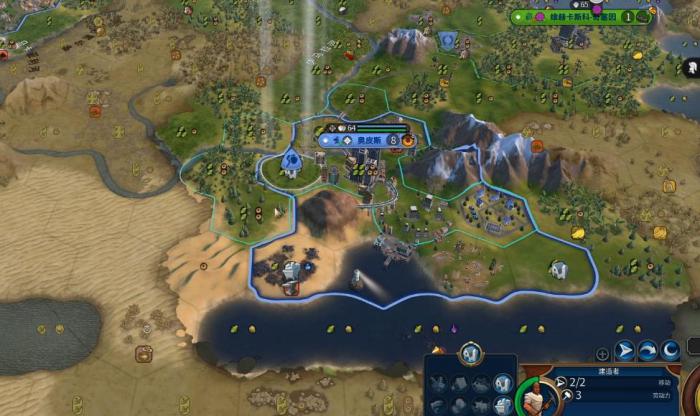The image size is (700, 416).
Task: Activate the move-to arrow unit action
Action: (625, 351)
